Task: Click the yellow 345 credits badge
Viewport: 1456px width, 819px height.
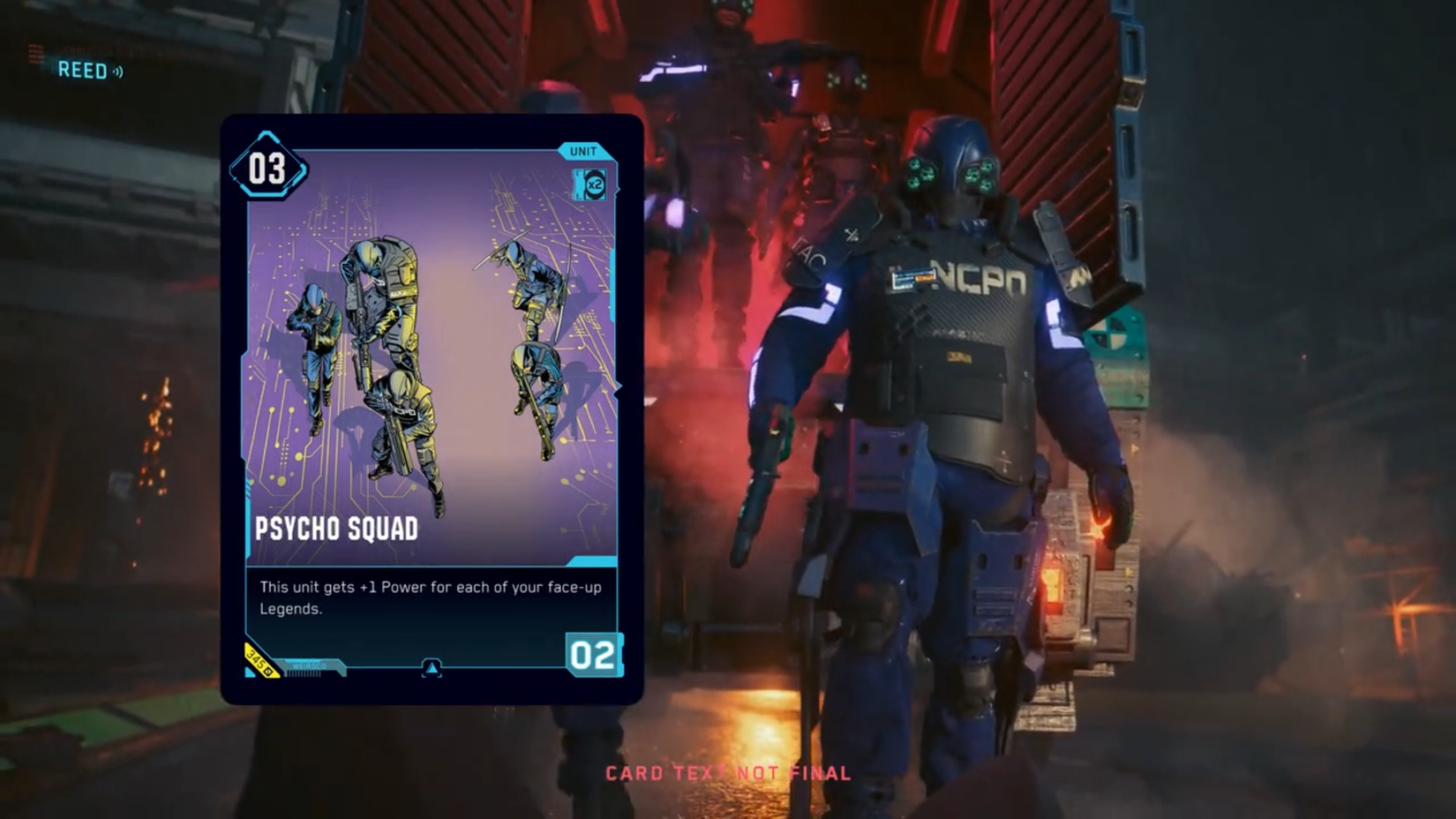Action: (258, 663)
